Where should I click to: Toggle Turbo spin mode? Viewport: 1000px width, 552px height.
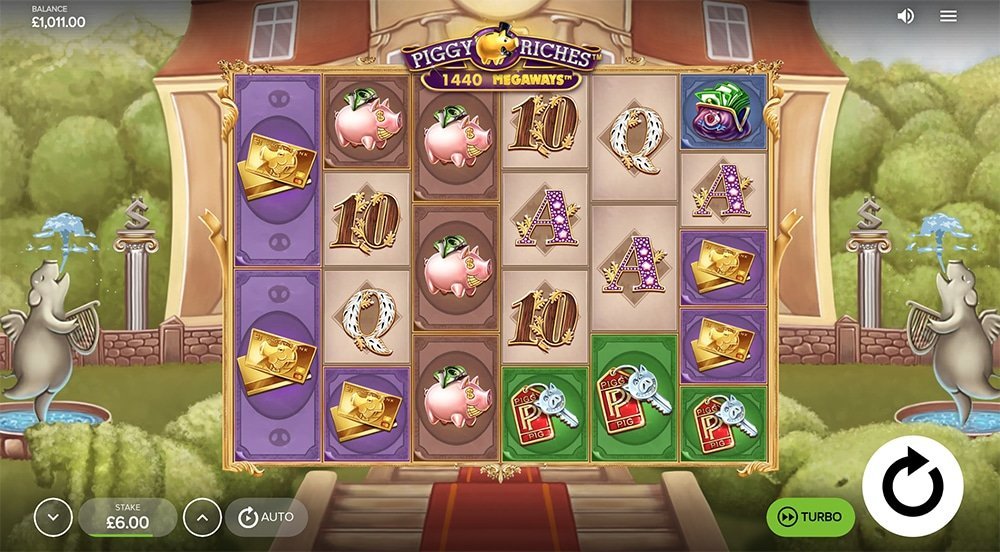pos(810,517)
